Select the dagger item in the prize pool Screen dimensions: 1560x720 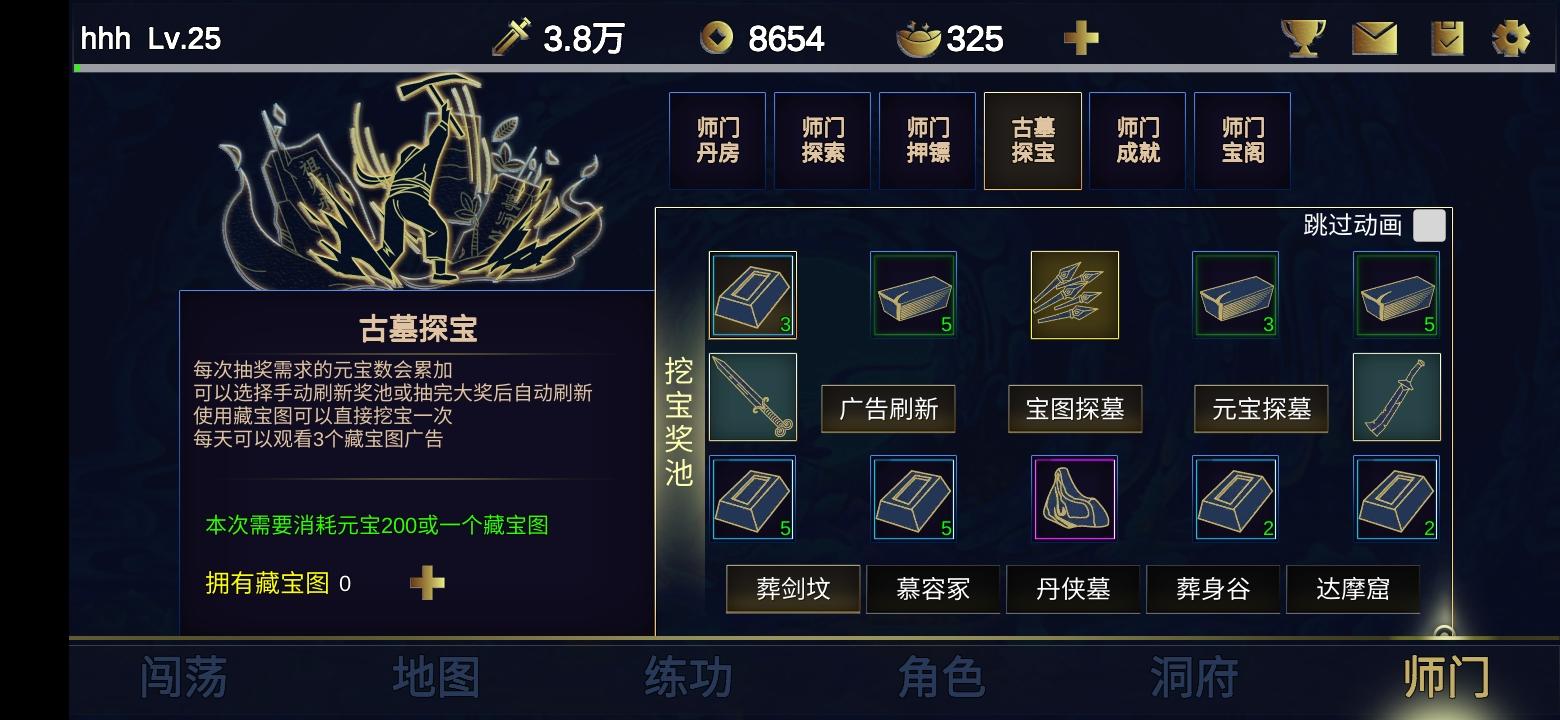pyautogui.click(x=753, y=397)
